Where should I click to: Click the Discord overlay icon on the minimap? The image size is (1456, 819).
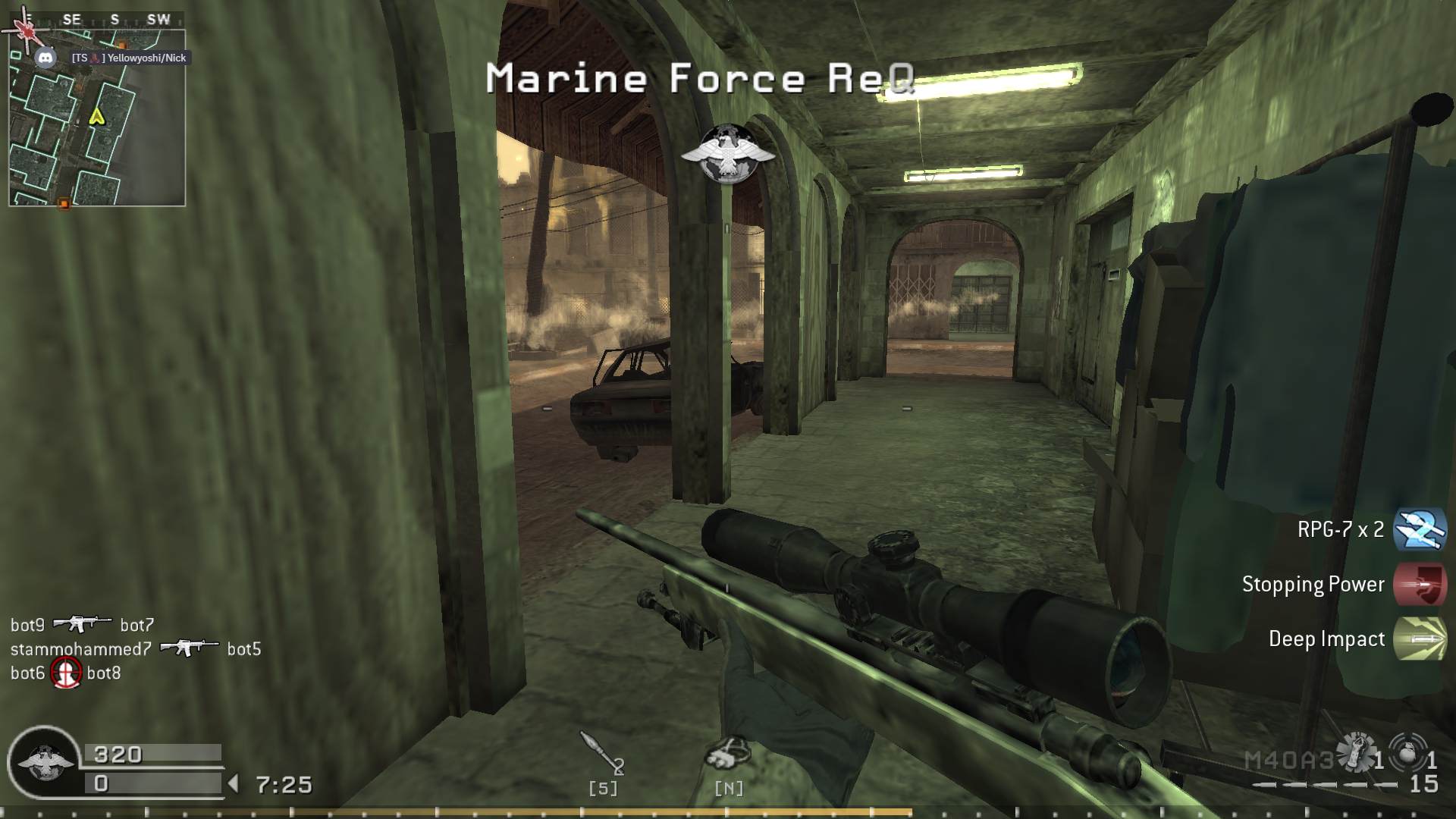(47, 57)
